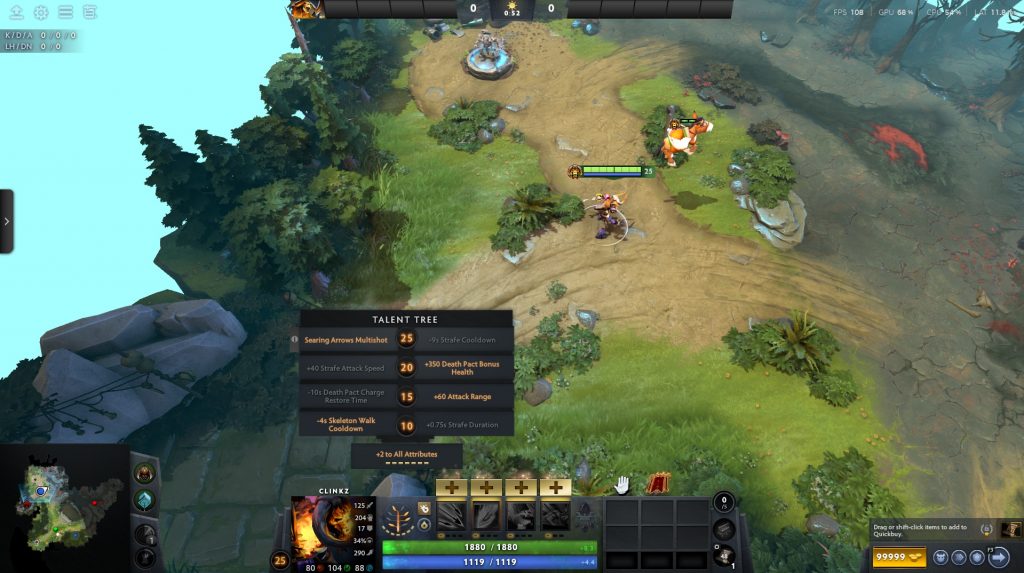
Task: Expand the left-side panel arrow
Action: (7, 220)
